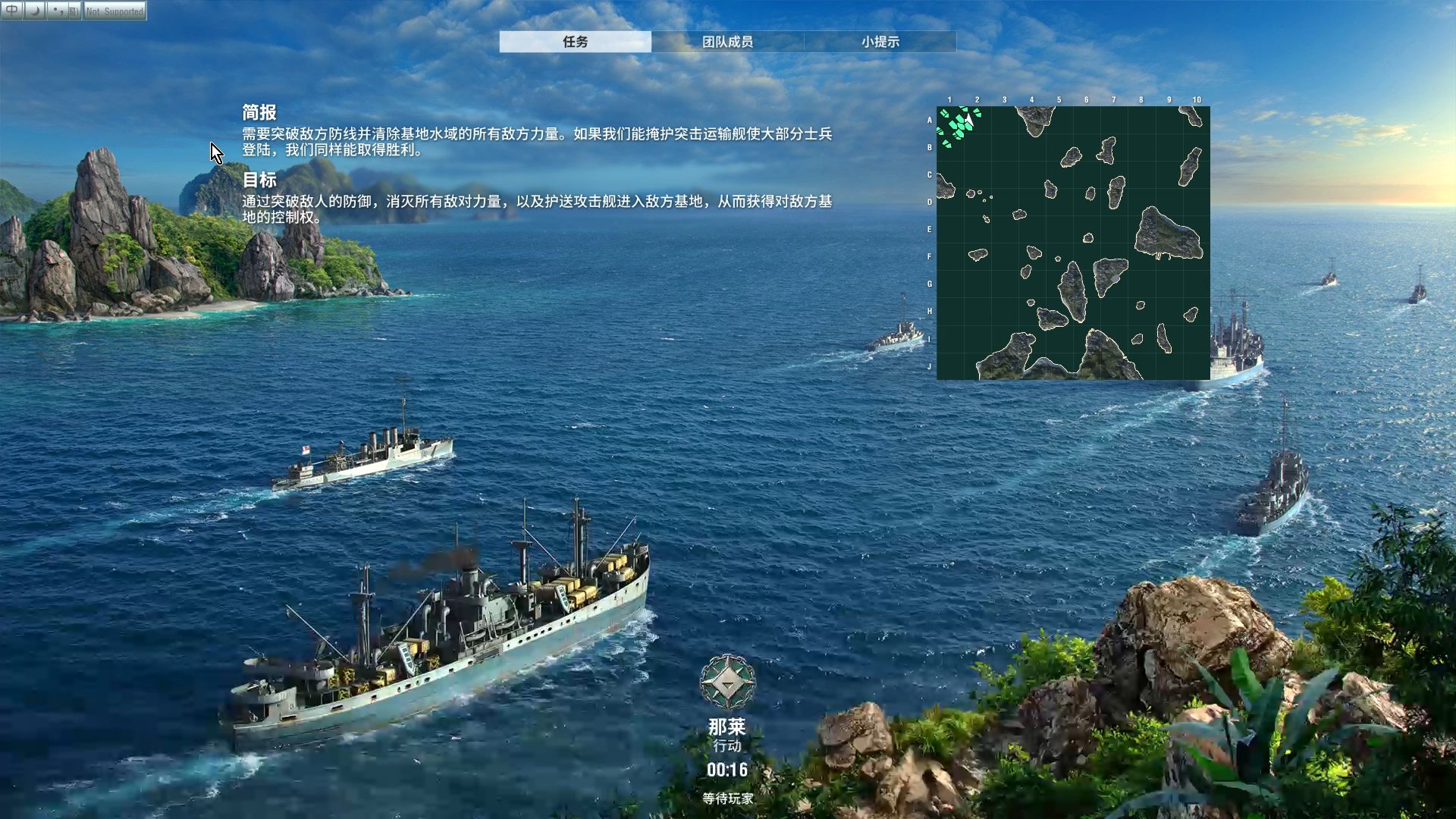This screenshot has height=819, width=1456.
Task: Switch to the 团队成员 tab
Action: click(727, 42)
